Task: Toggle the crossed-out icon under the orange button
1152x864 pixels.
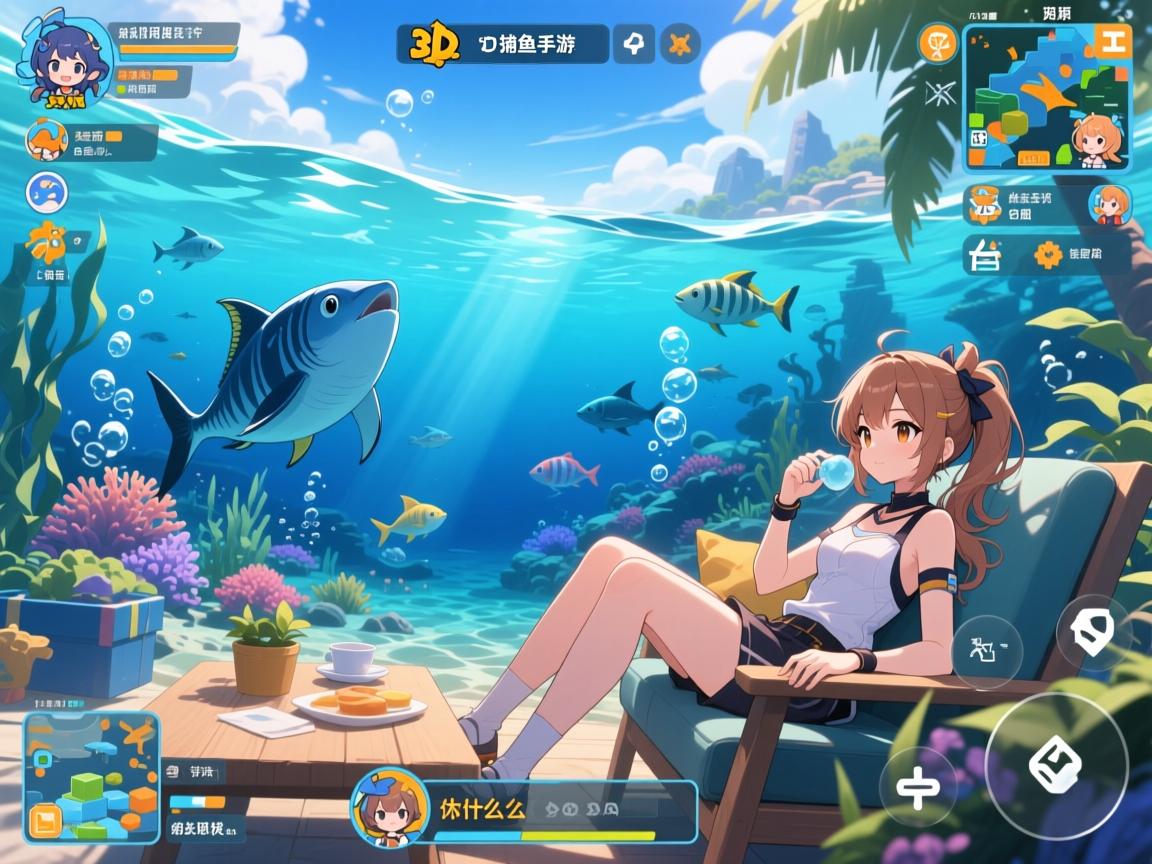Action: pyautogui.click(x=939, y=94)
